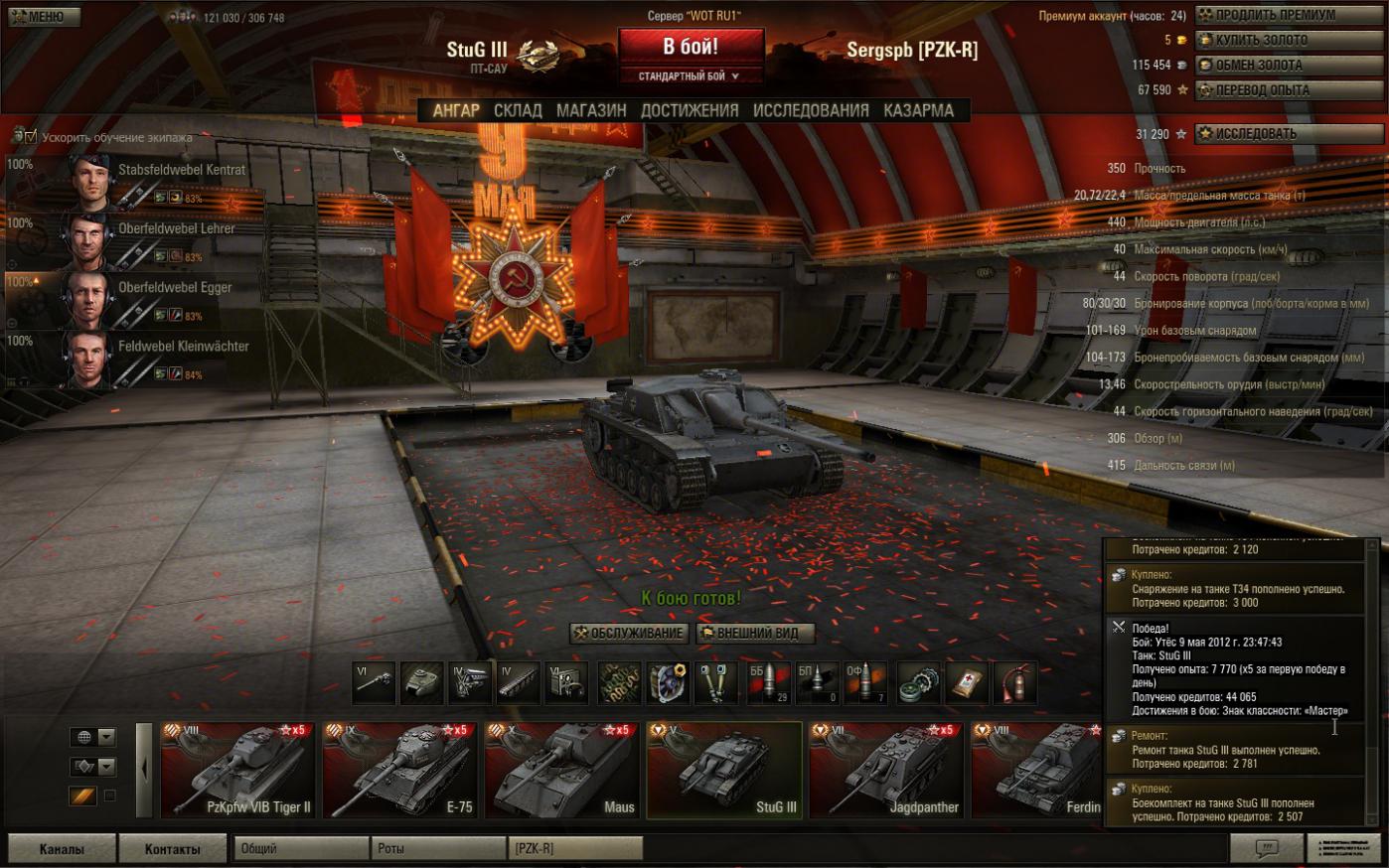Open the Стандартный бой mode dropdown
The image size is (1389, 868).
(x=691, y=75)
